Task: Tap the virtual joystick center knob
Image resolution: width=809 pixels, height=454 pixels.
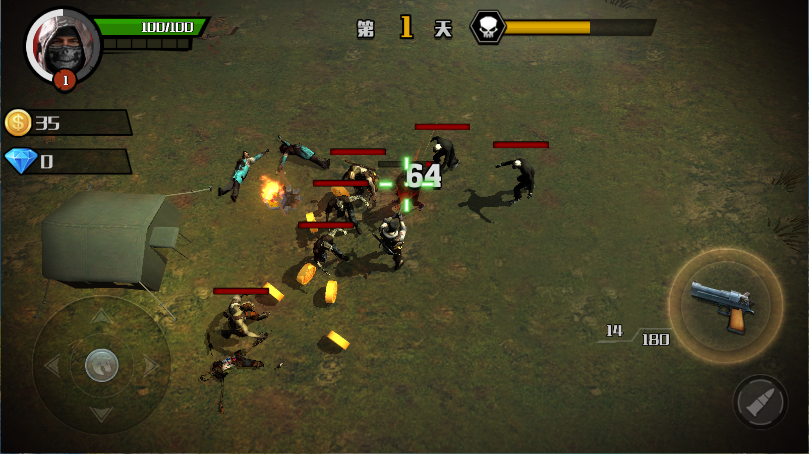Action: tap(101, 365)
